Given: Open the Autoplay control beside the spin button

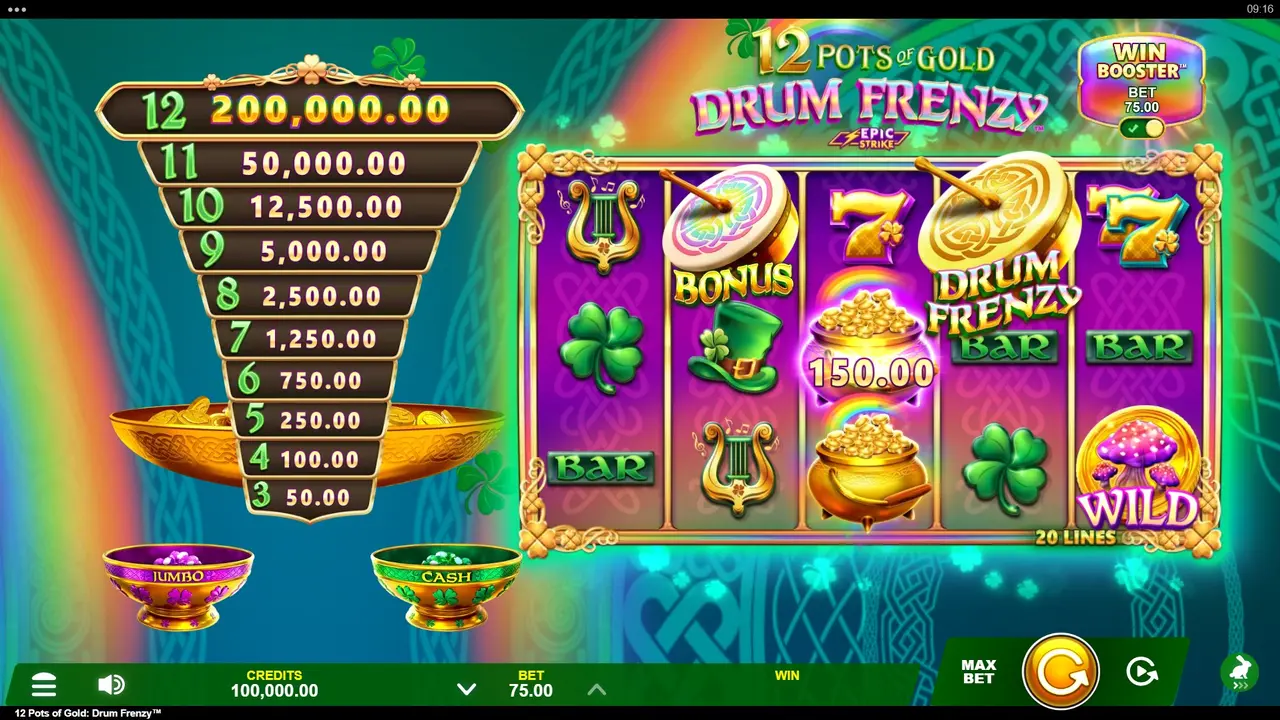Looking at the screenshot, I should (x=1142, y=672).
